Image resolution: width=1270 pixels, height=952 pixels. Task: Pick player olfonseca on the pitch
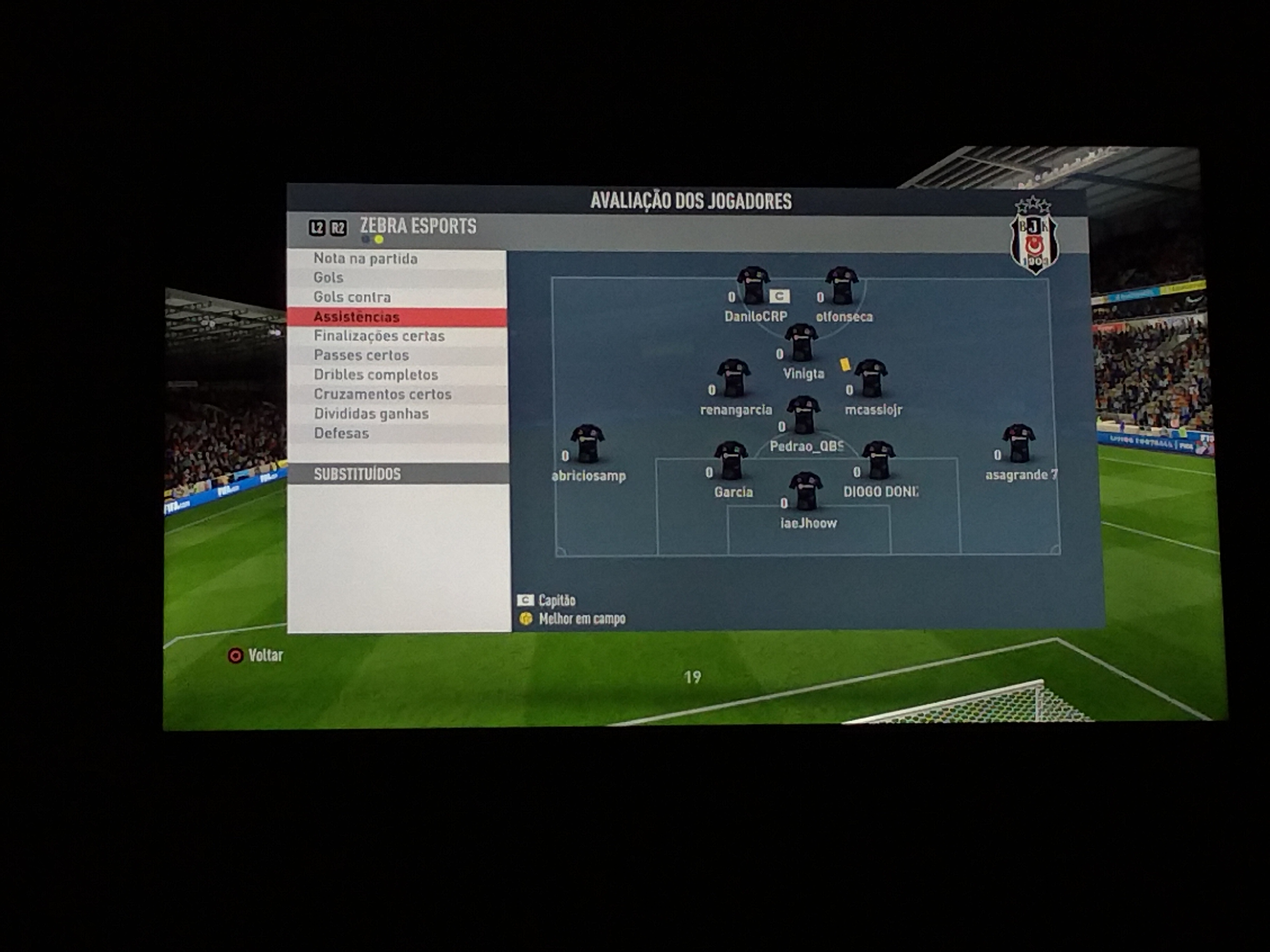pyautogui.click(x=842, y=285)
